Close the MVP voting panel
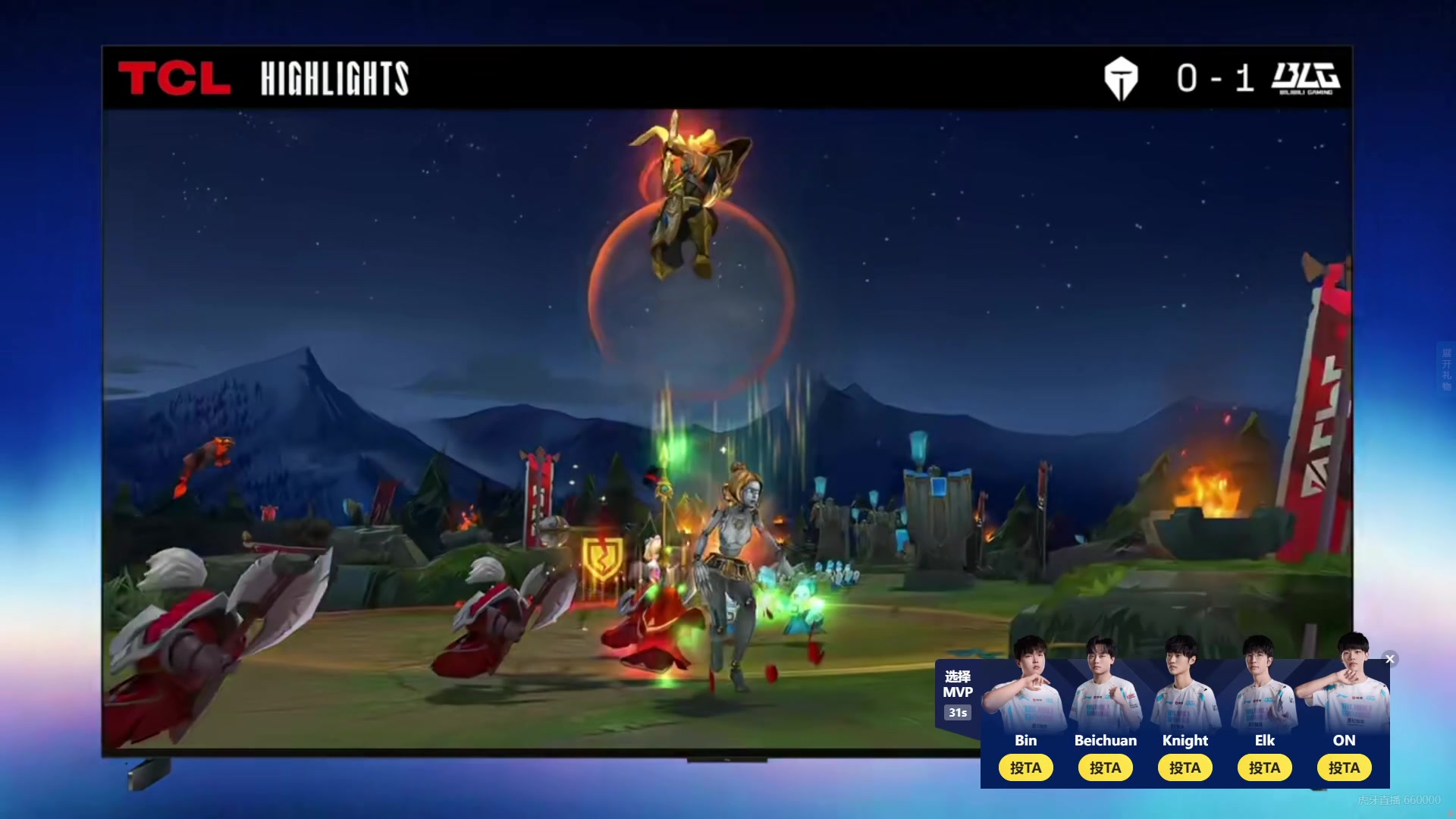 tap(1390, 659)
